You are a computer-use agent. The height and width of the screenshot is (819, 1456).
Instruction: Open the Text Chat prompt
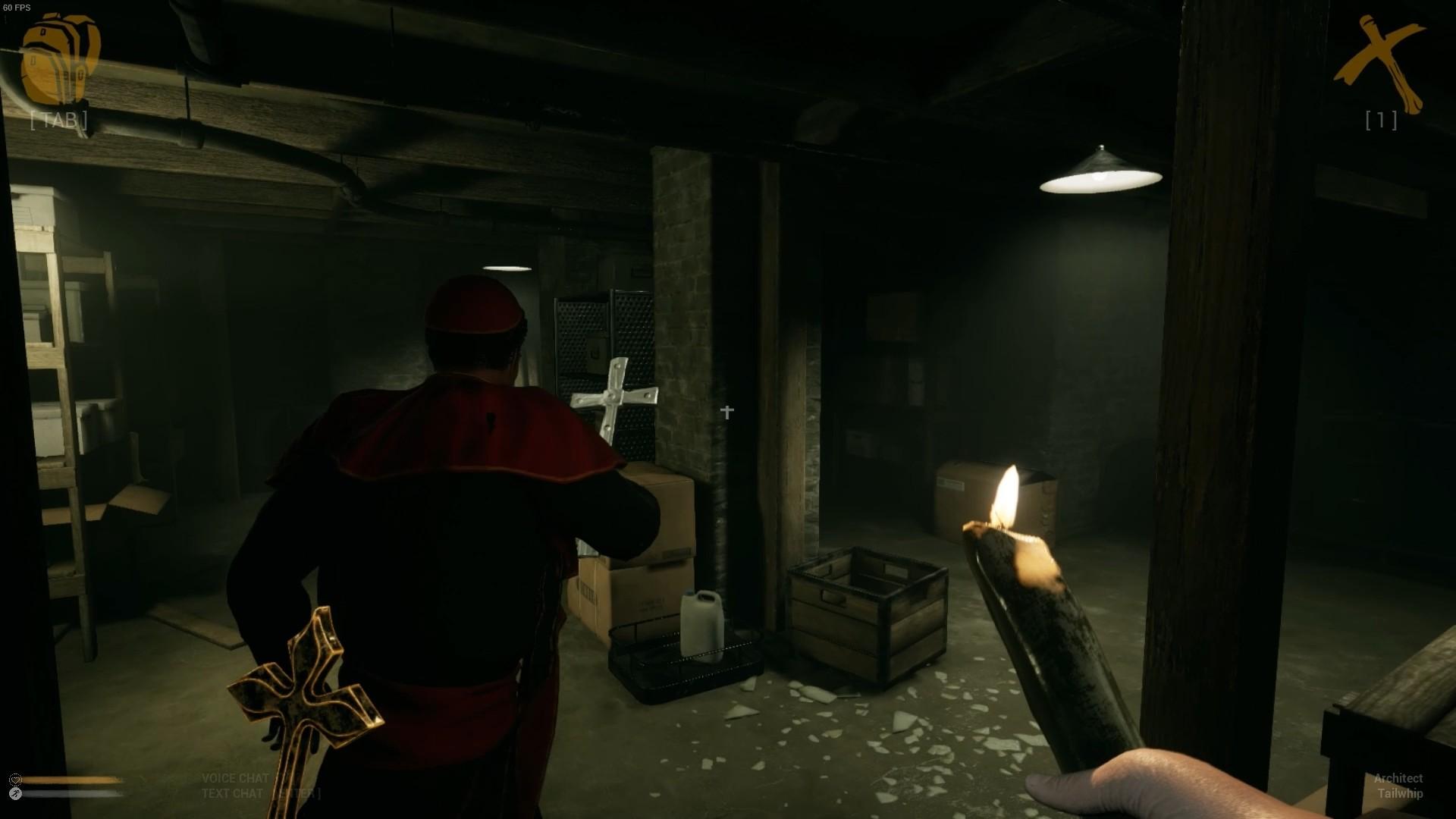click(234, 793)
